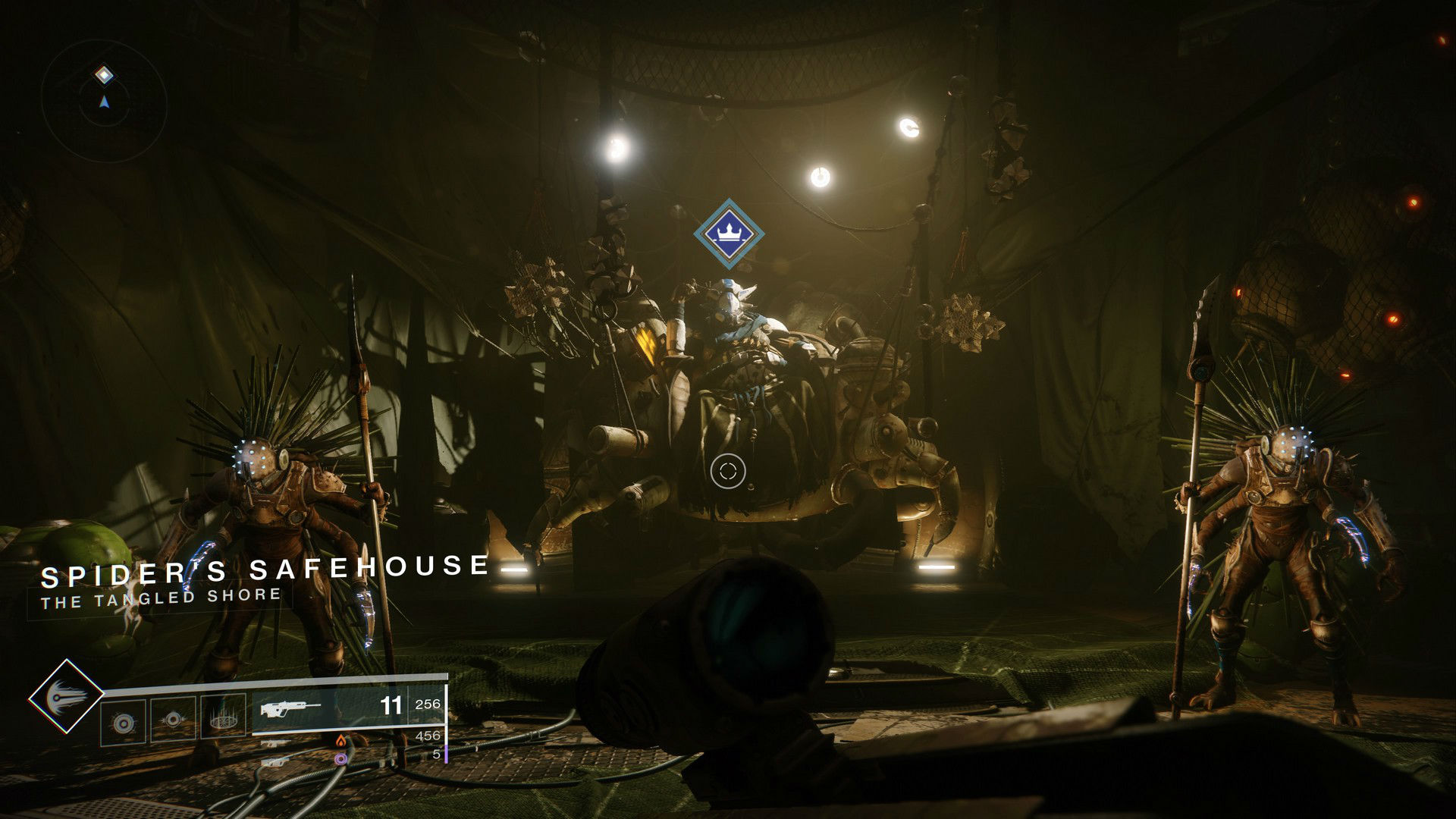Switch to the void power weapon slot
The image size is (1456, 819).
pos(341,757)
